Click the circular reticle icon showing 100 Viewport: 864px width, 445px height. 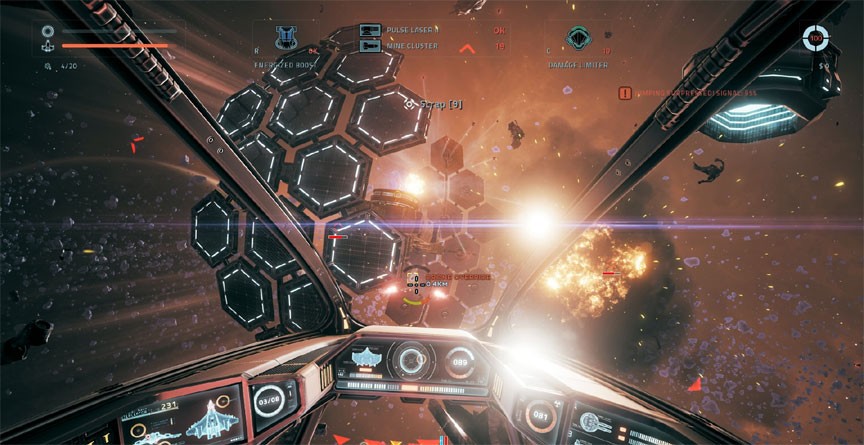coord(815,38)
